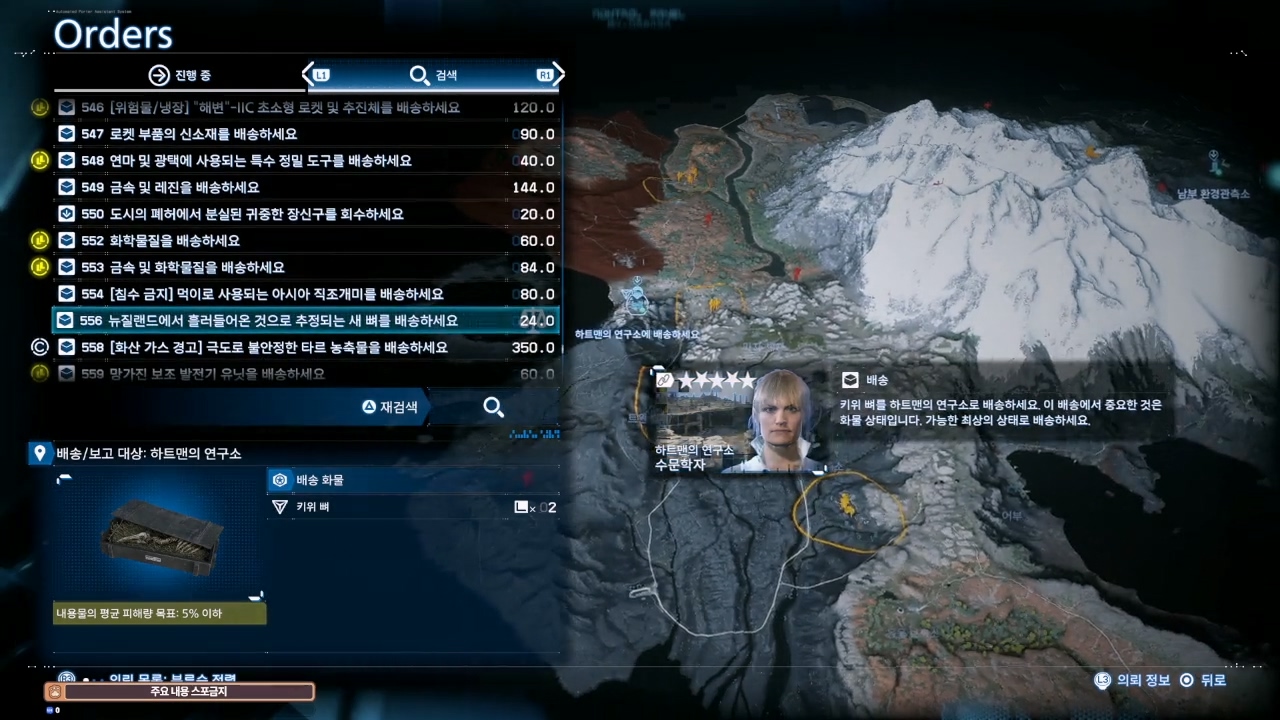This screenshot has height=720, width=1280.
Task: Click the 뒤로 back button
Action: (1202, 680)
